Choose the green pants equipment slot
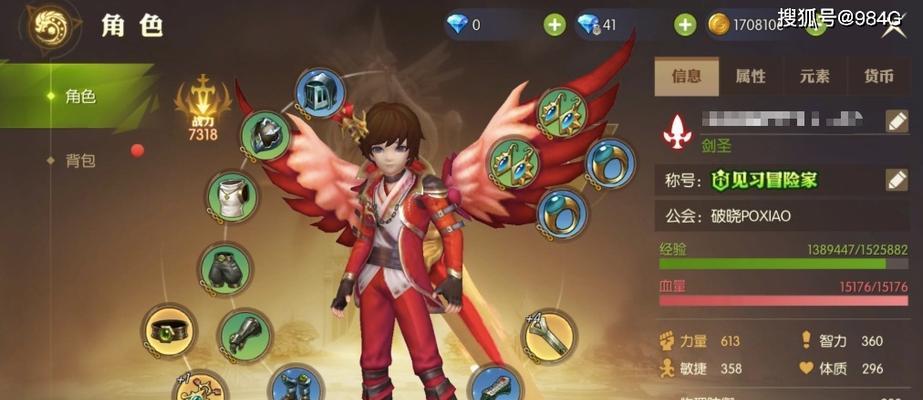This screenshot has height=400, width=923. (225, 267)
